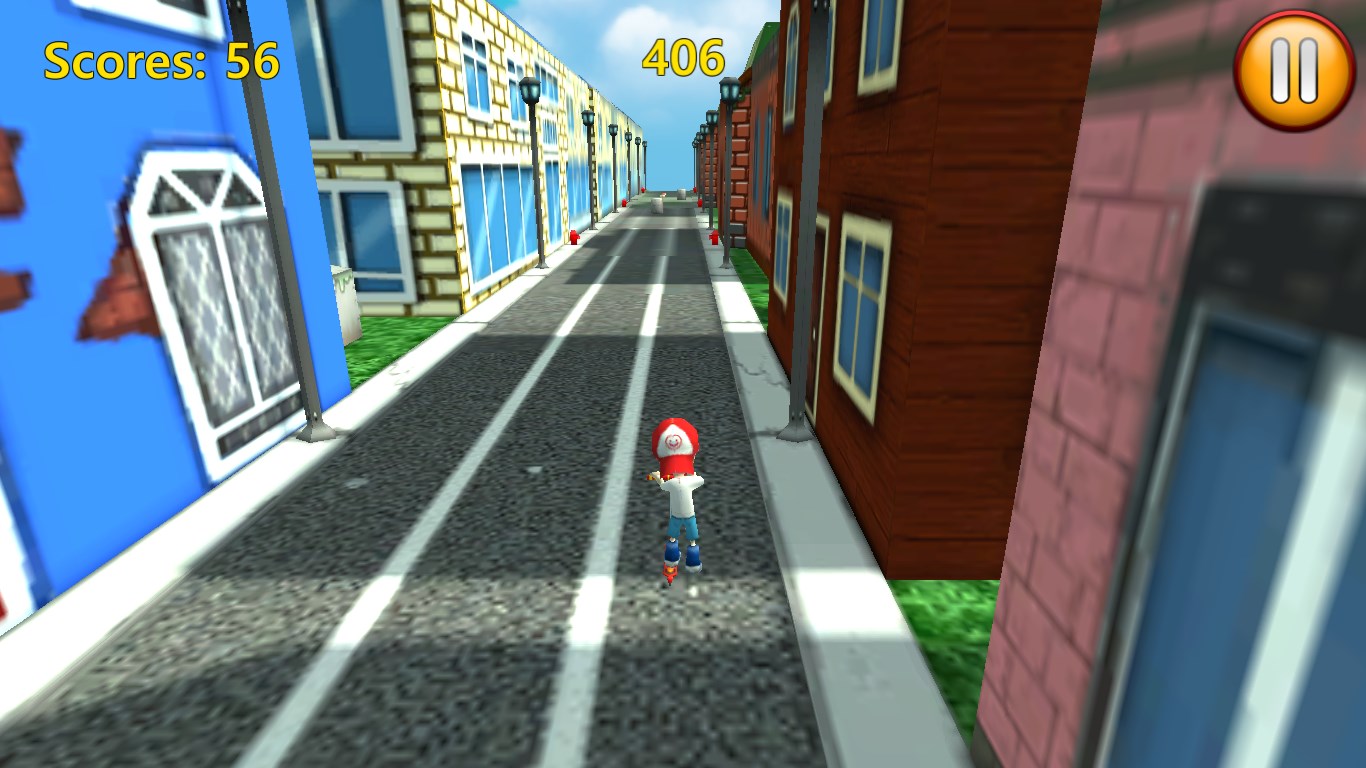The width and height of the screenshot is (1366, 768).
Task: Click the fire hydrant beside the yellow building
Action: (x=573, y=237)
